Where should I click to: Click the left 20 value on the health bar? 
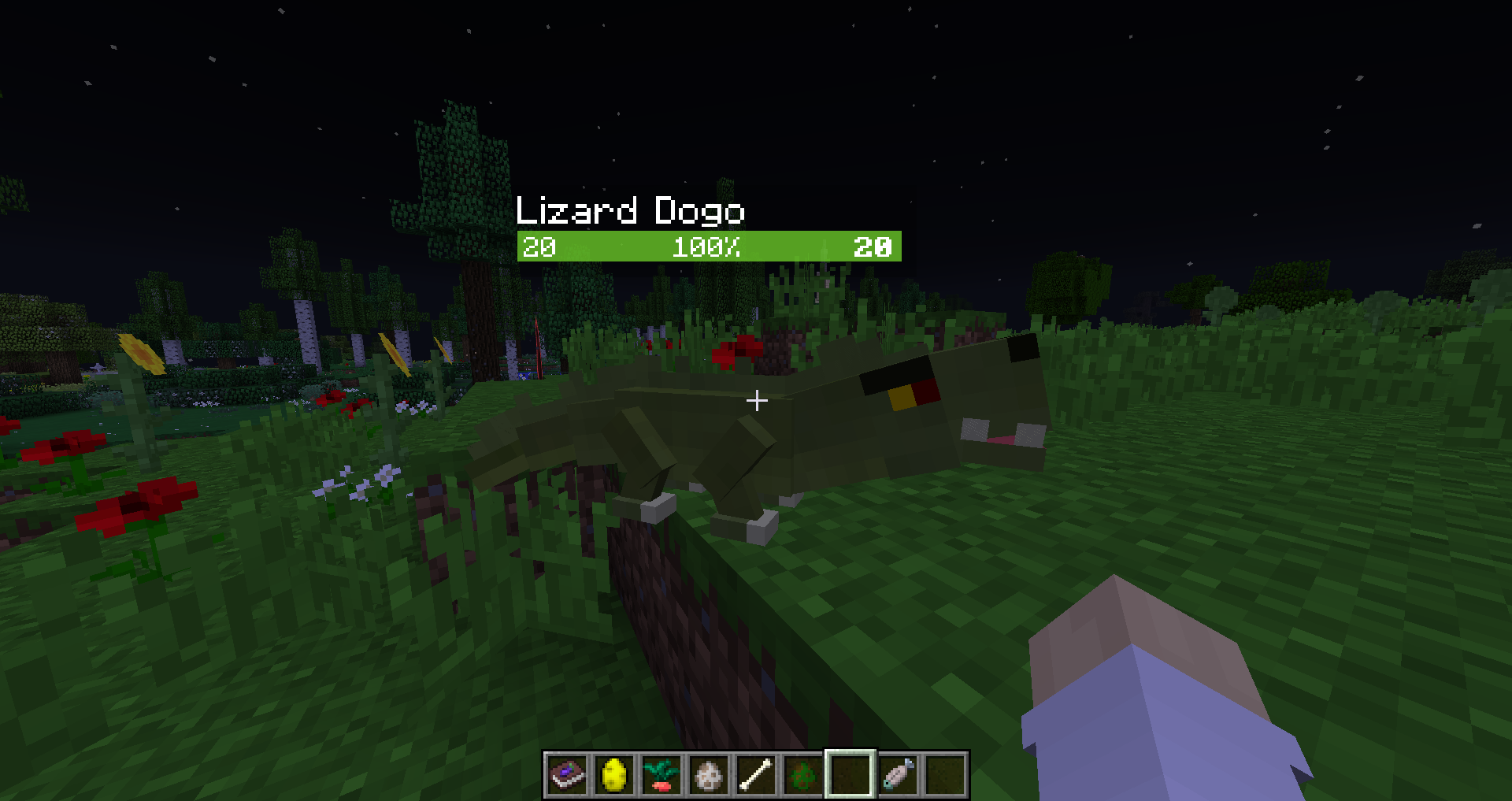click(538, 248)
